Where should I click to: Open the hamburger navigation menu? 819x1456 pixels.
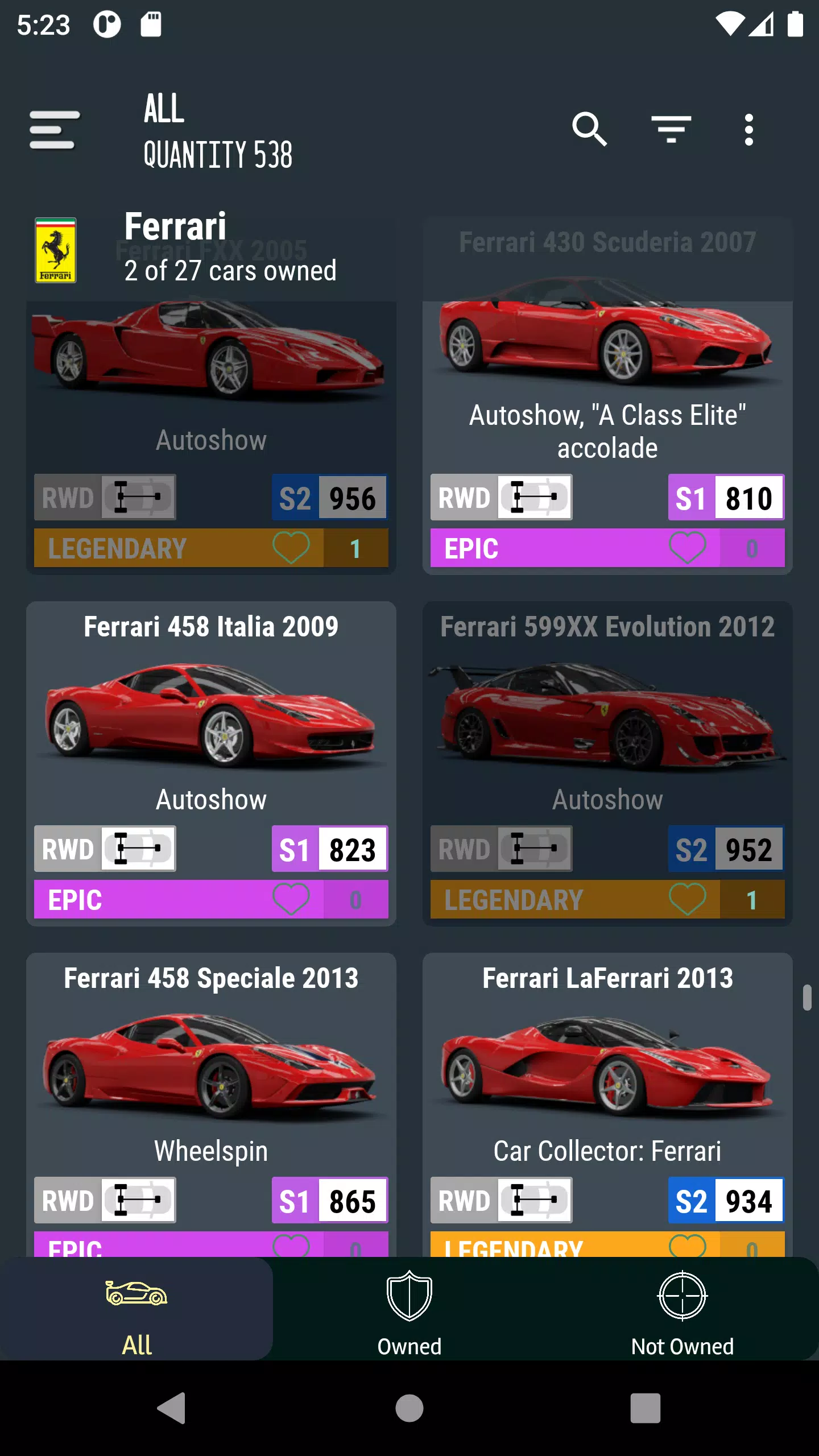click(55, 130)
